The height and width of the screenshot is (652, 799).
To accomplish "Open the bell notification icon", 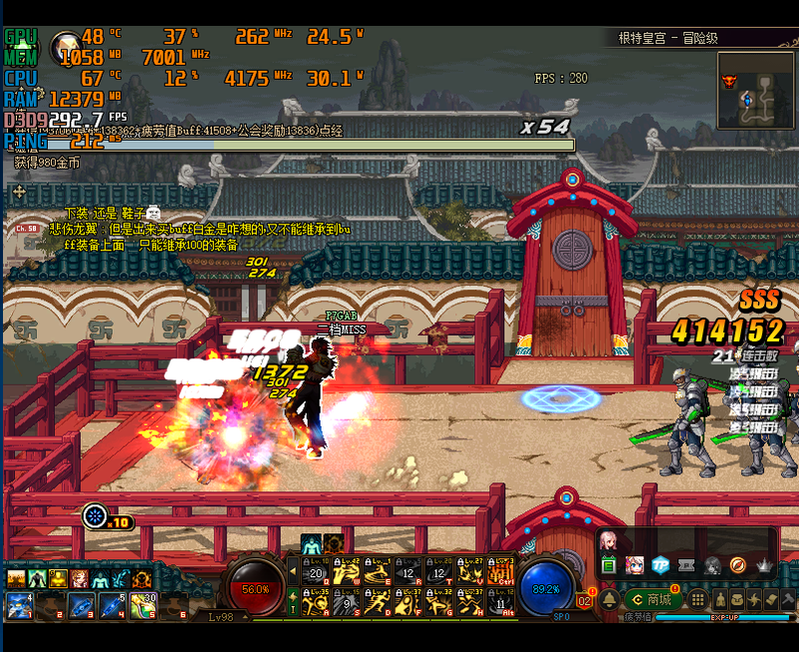I will click(608, 599).
